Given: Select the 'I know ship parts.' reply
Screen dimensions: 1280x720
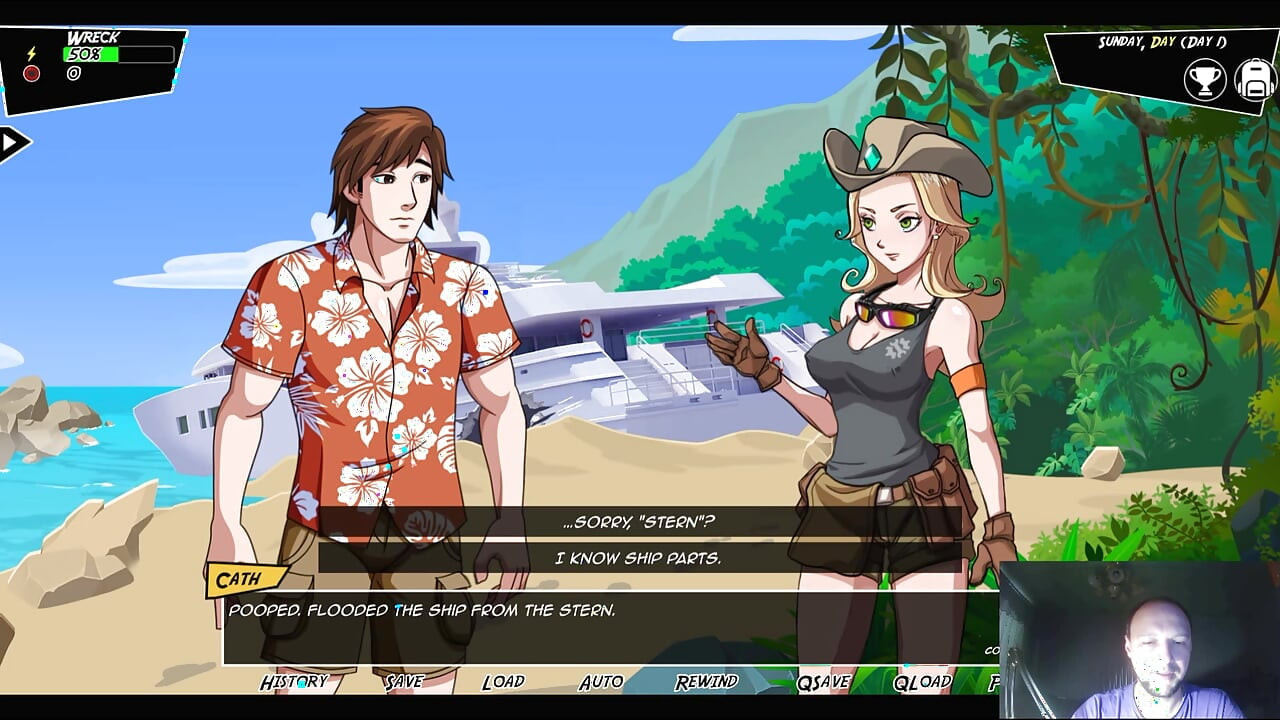Looking at the screenshot, I should pyautogui.click(x=639, y=558).
